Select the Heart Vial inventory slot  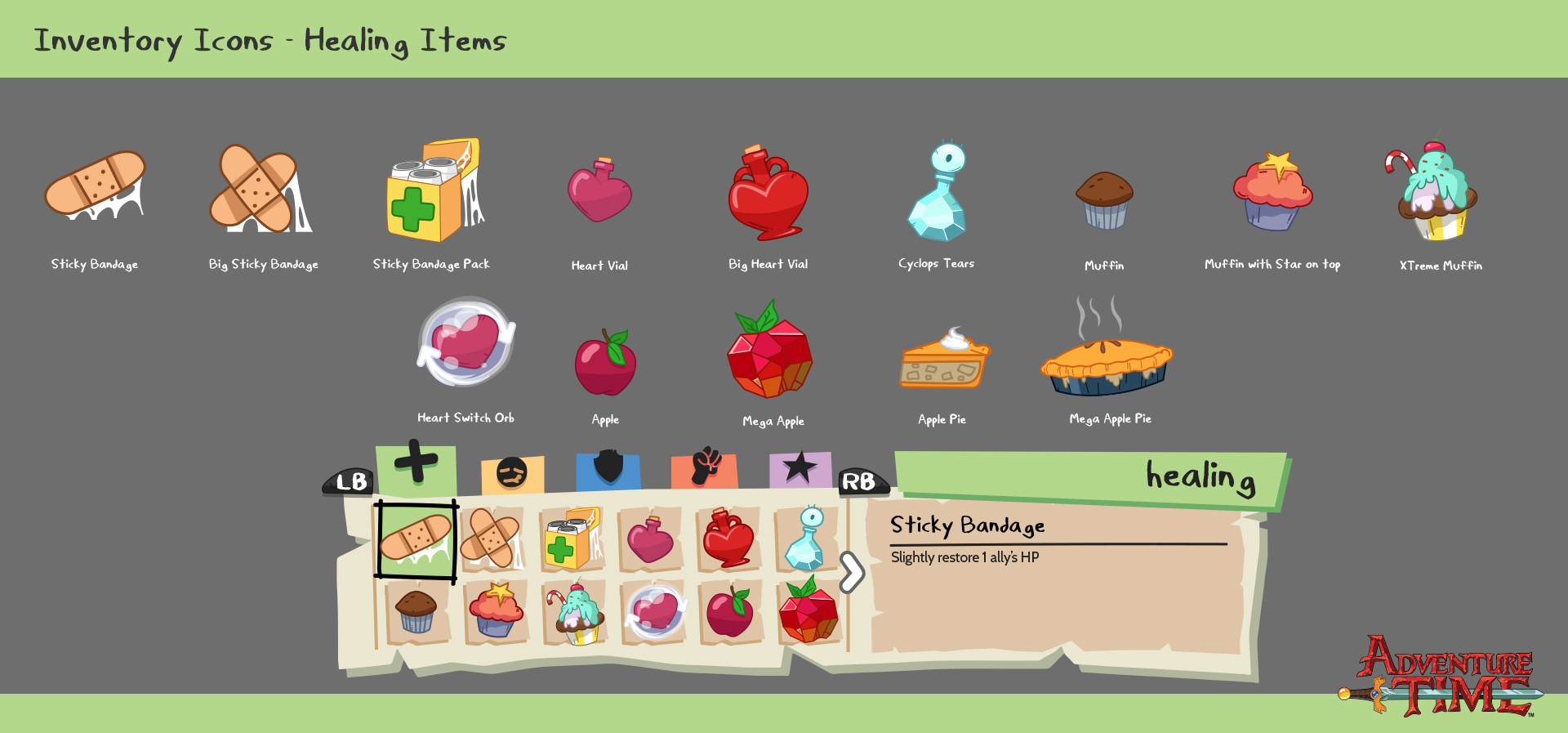pyautogui.click(x=650, y=539)
